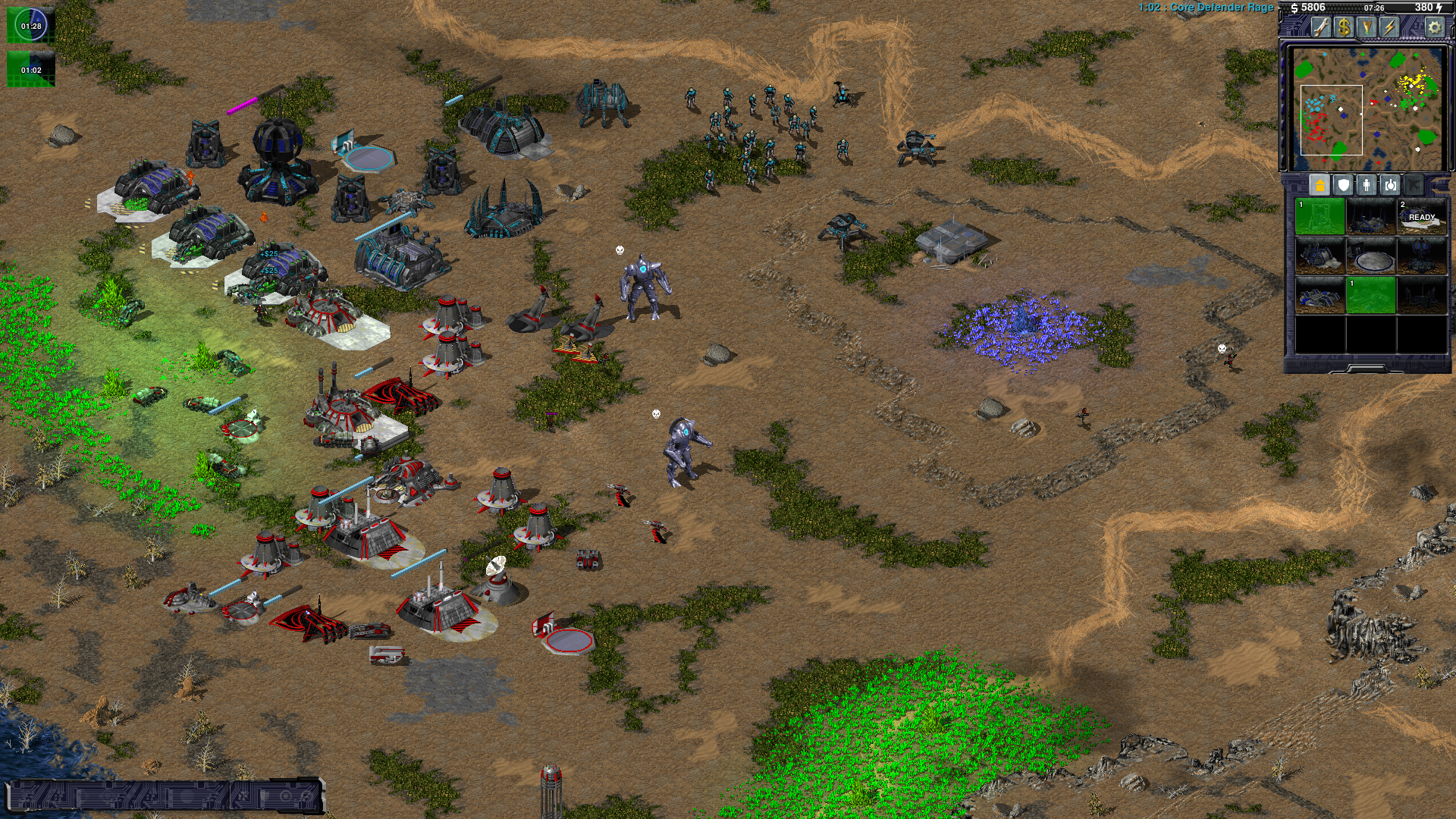Select the infantry production tab
The width and height of the screenshot is (1456, 819).
[x=1367, y=185]
